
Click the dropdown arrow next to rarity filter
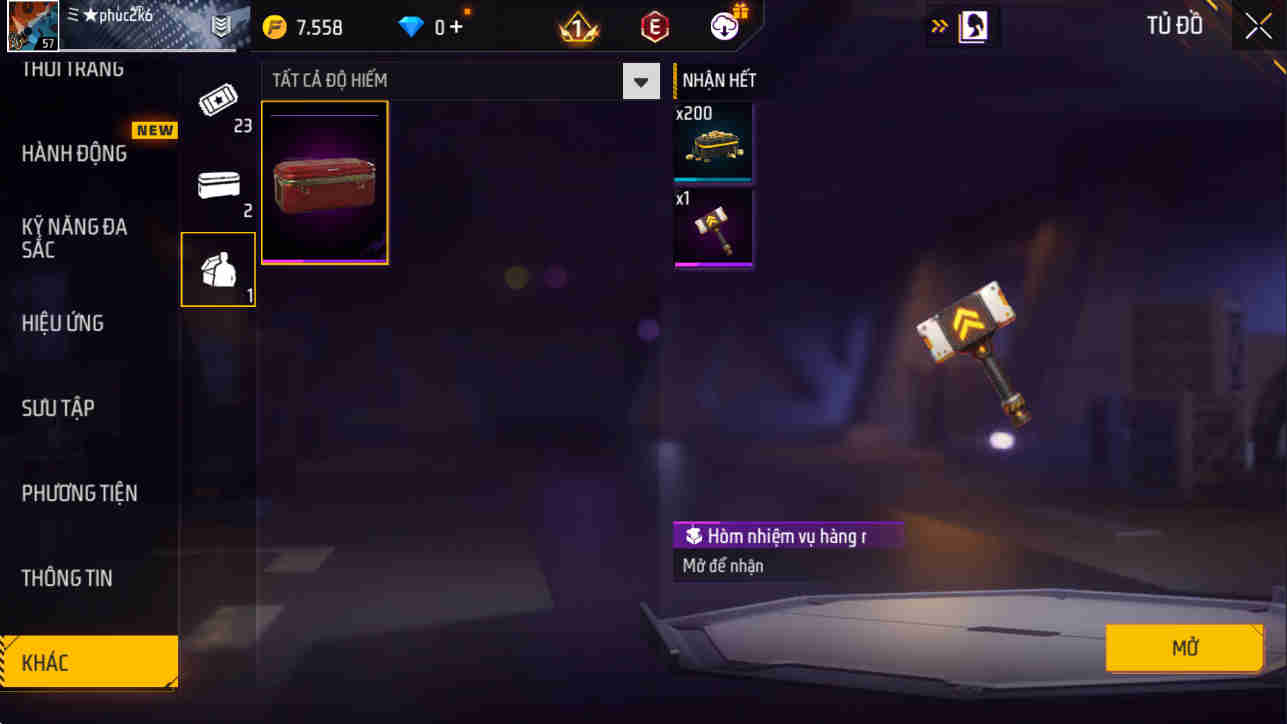coord(640,80)
